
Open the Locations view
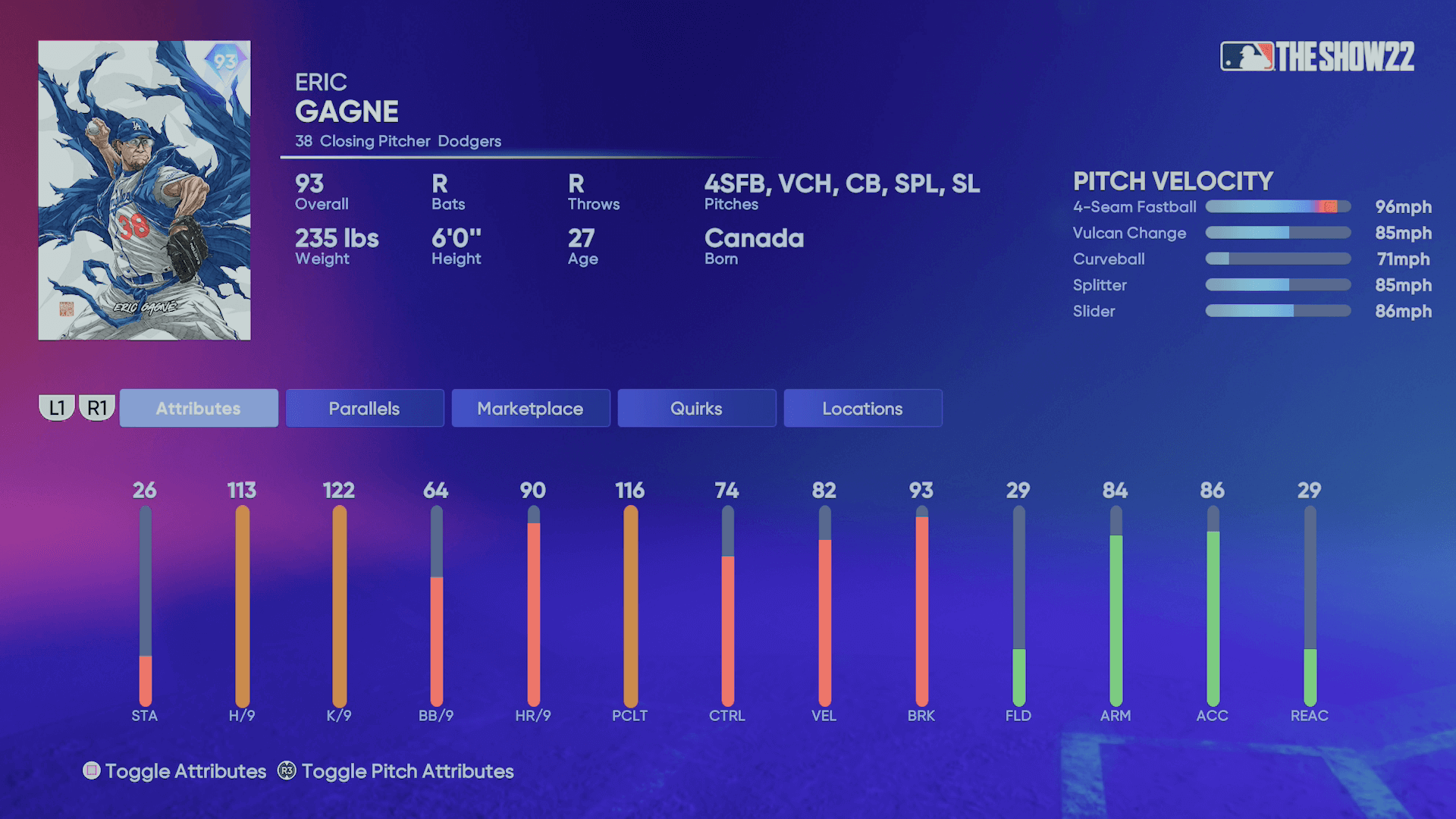[x=862, y=408]
